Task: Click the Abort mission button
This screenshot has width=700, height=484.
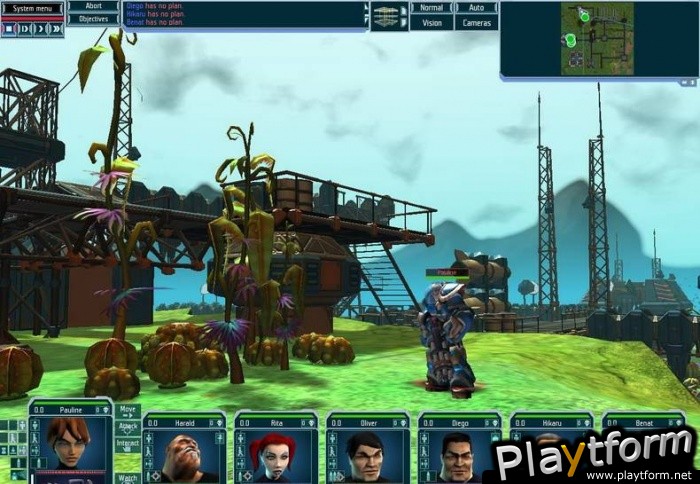Action: 94,6
